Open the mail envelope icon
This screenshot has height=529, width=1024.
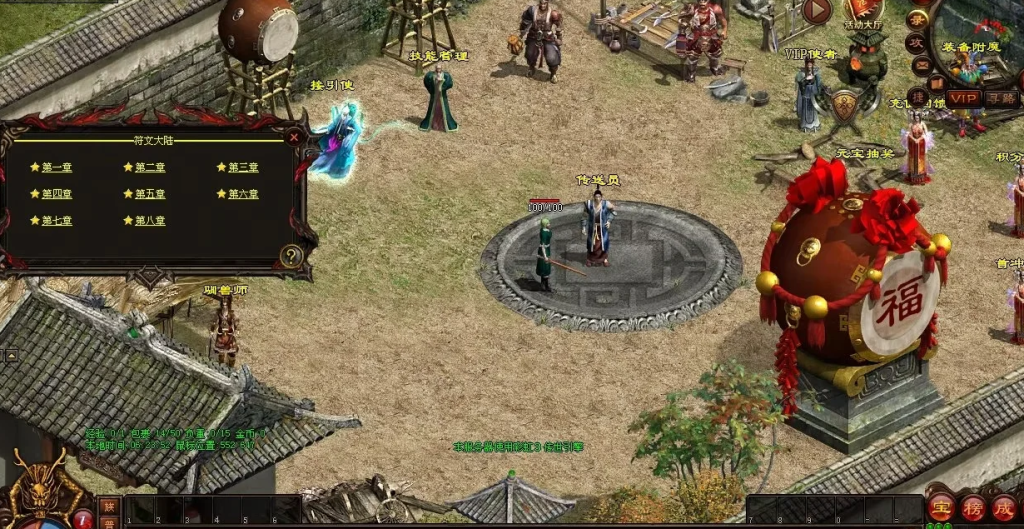[920, 66]
